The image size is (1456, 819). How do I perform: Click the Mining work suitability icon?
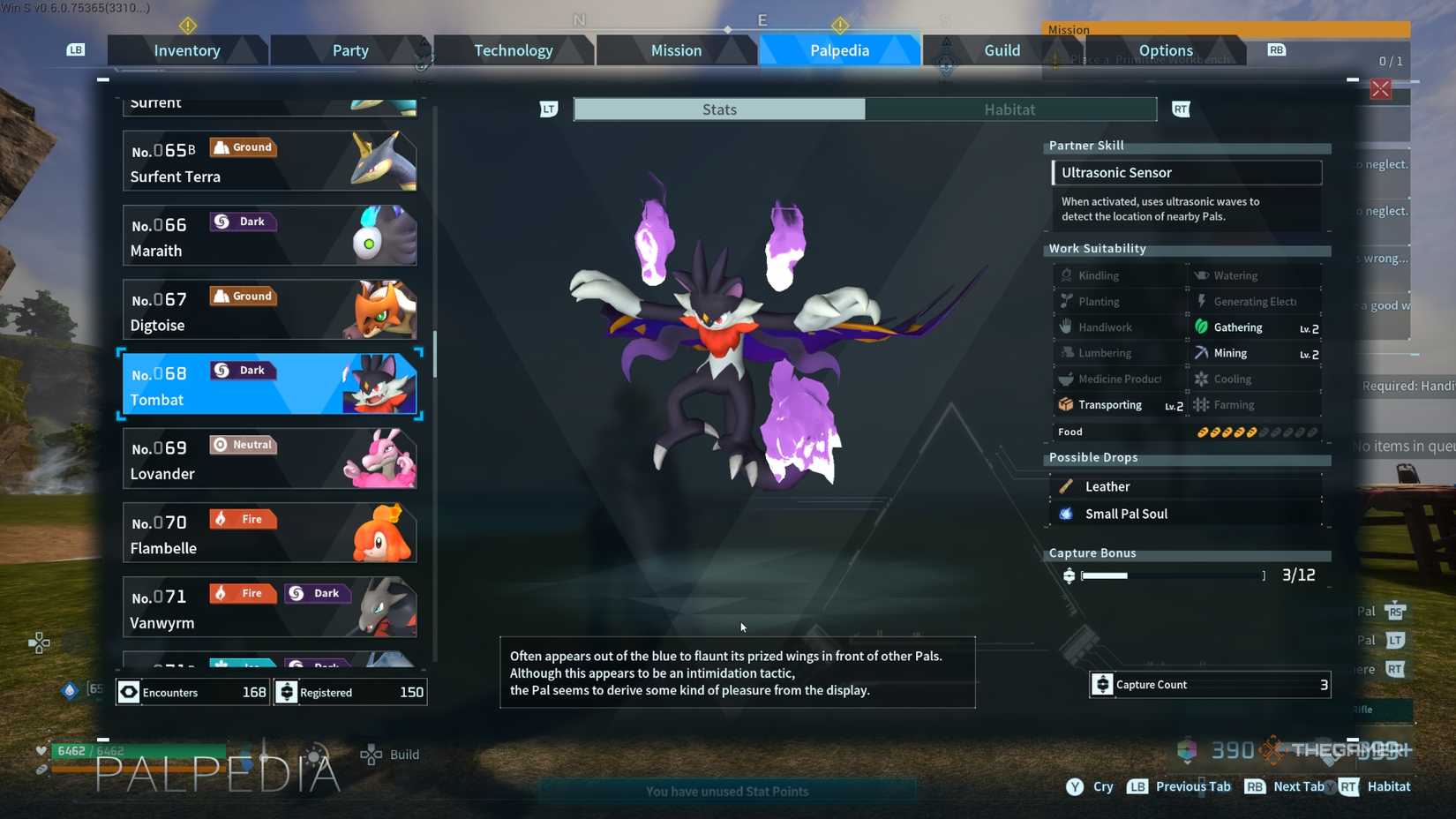point(1202,352)
